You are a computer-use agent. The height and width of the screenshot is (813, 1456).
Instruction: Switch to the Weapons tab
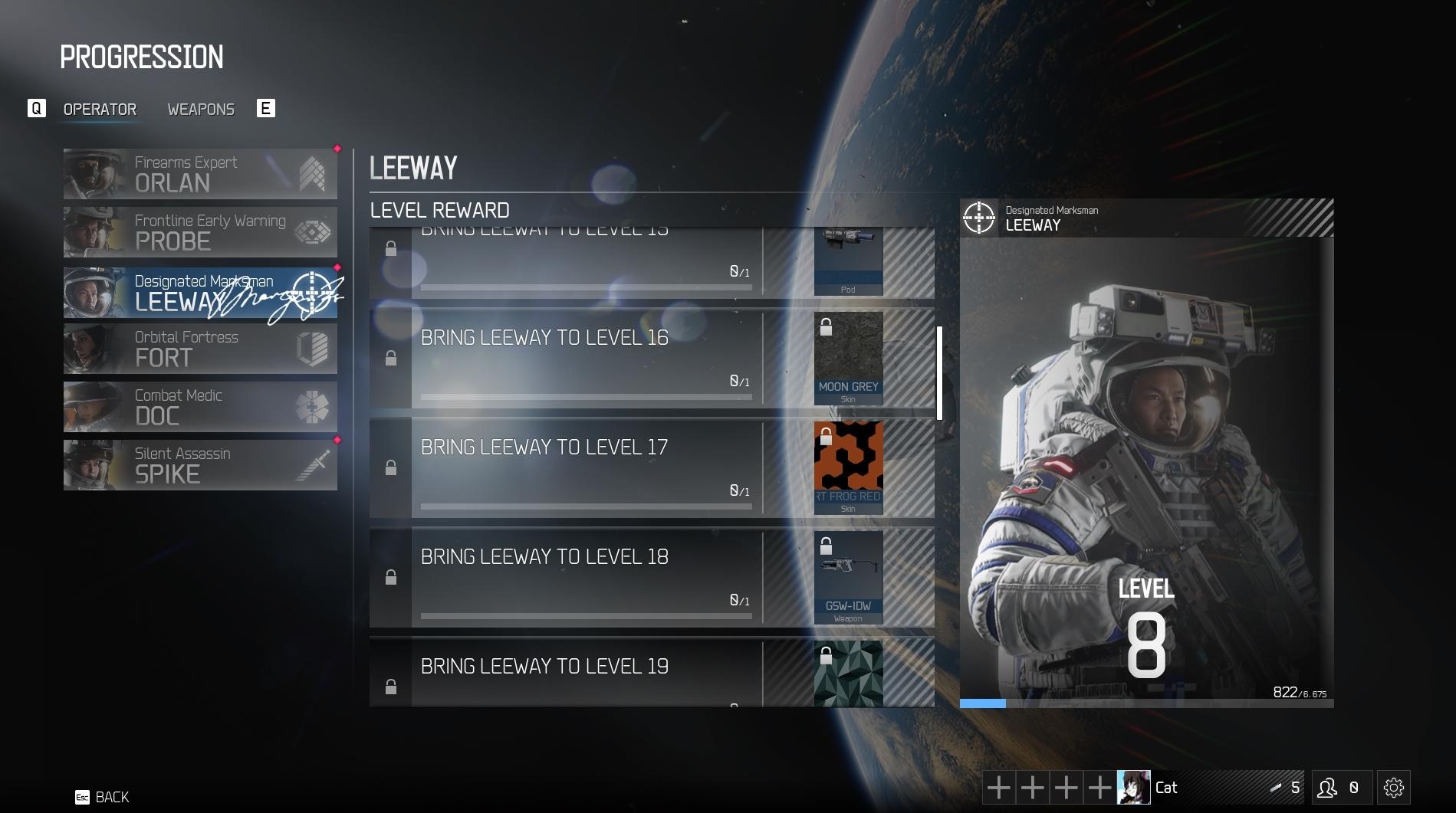201,110
